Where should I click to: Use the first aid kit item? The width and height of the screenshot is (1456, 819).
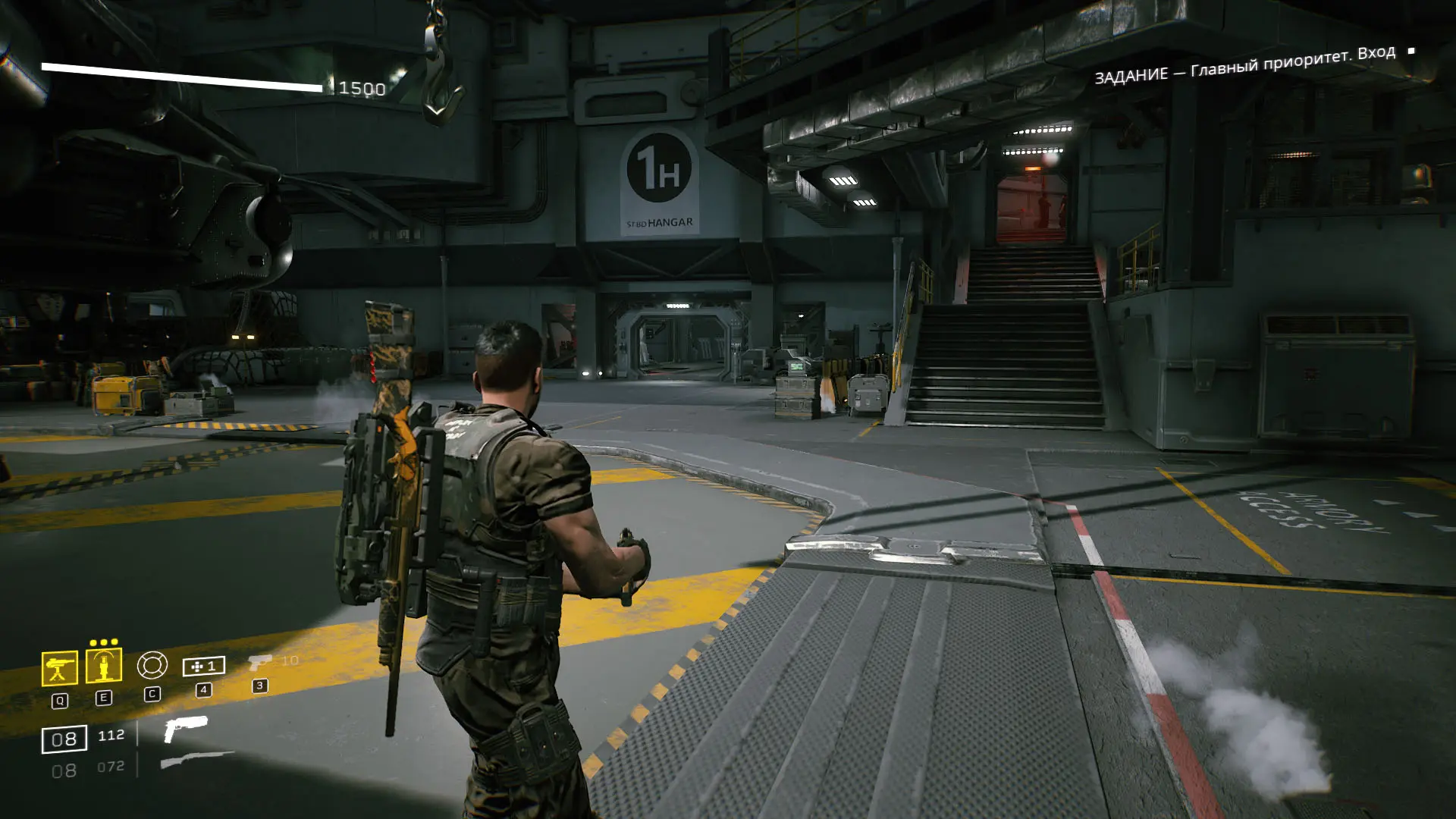point(203,666)
